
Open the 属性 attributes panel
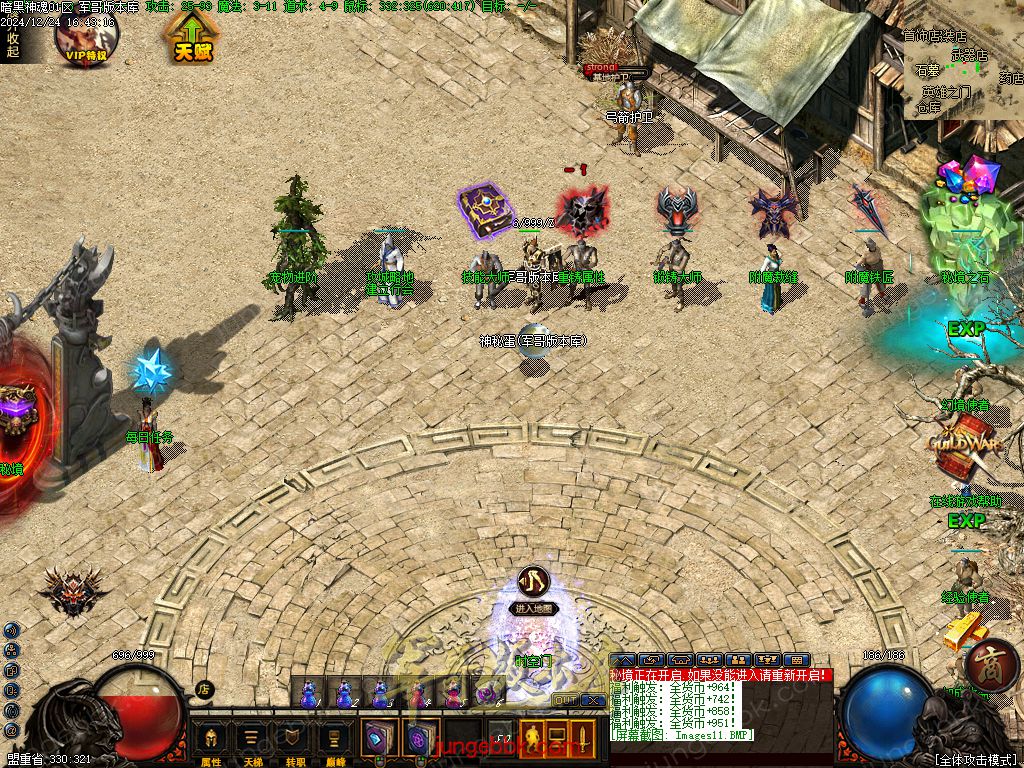[x=211, y=741]
